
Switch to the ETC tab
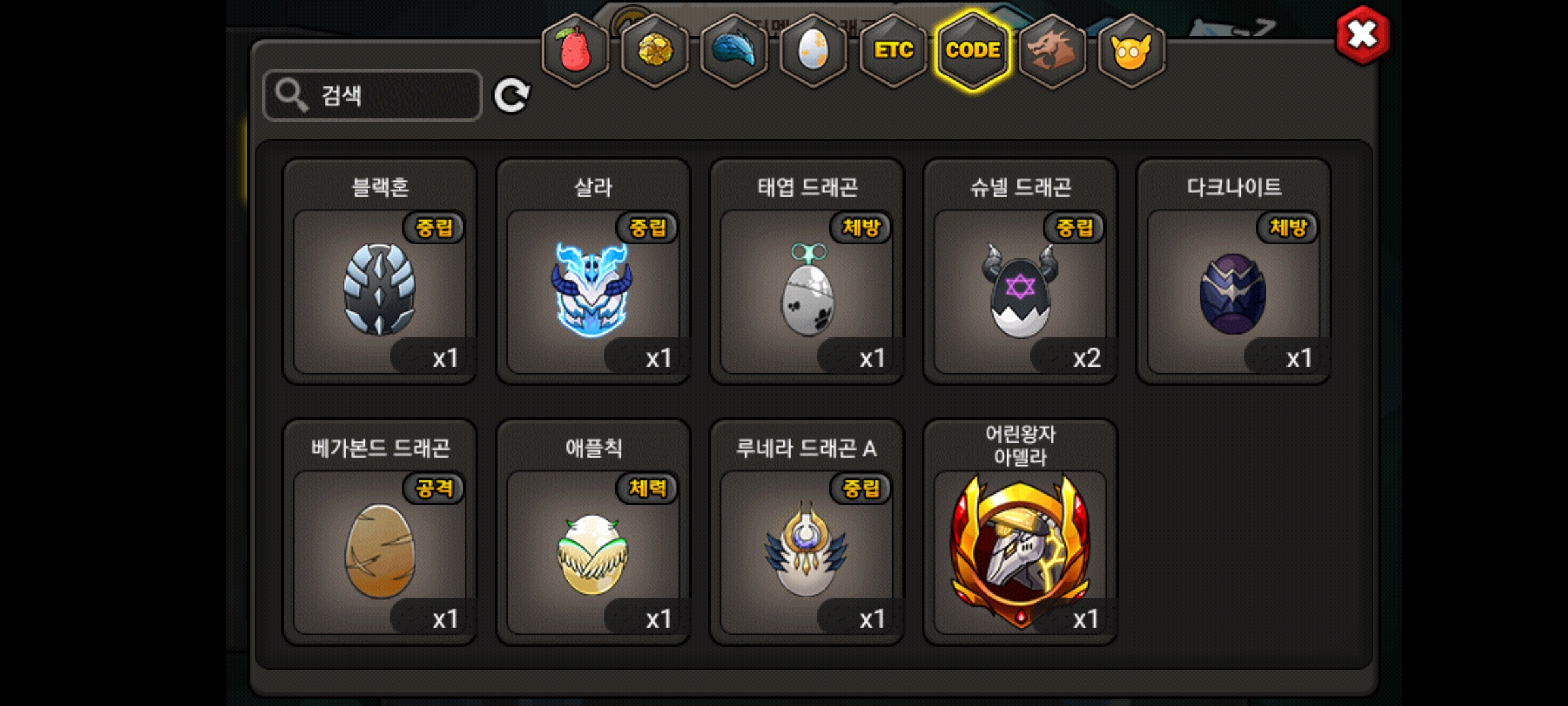click(894, 50)
